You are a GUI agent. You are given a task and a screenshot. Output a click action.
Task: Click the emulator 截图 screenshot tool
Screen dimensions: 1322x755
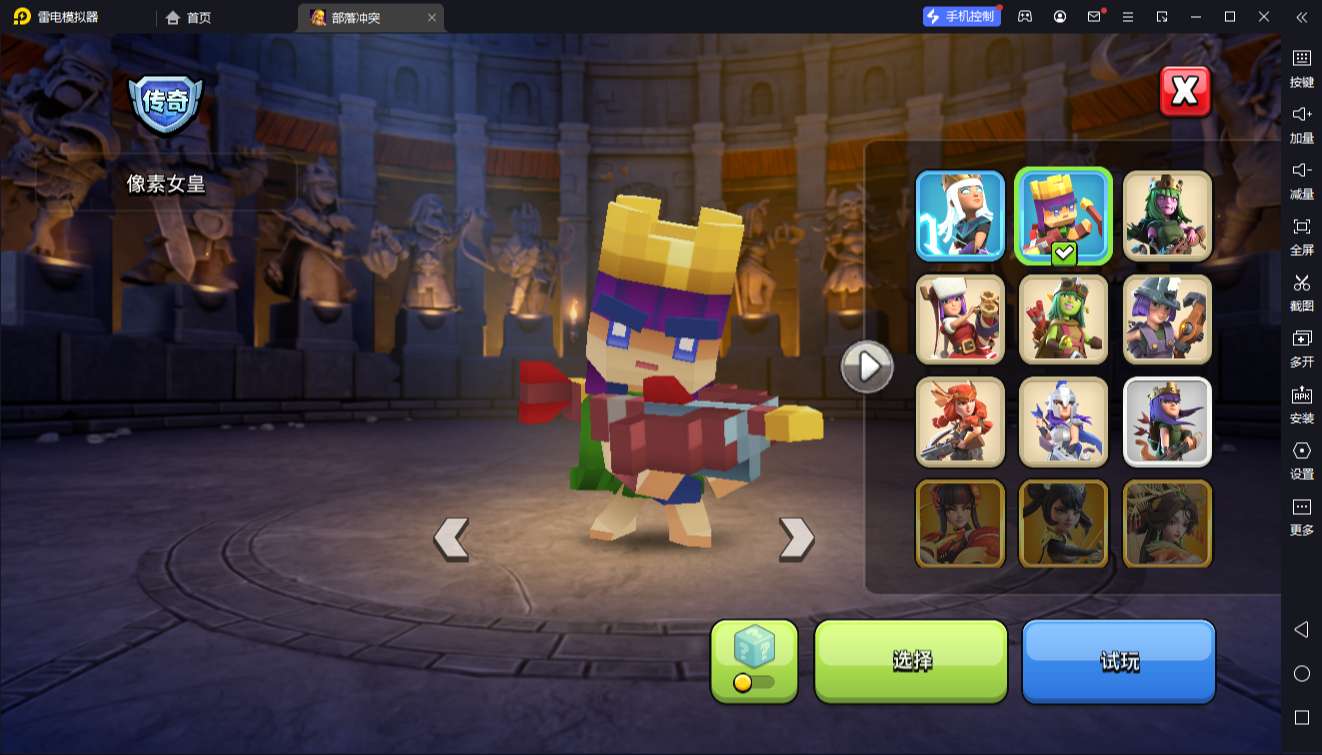[1301, 291]
